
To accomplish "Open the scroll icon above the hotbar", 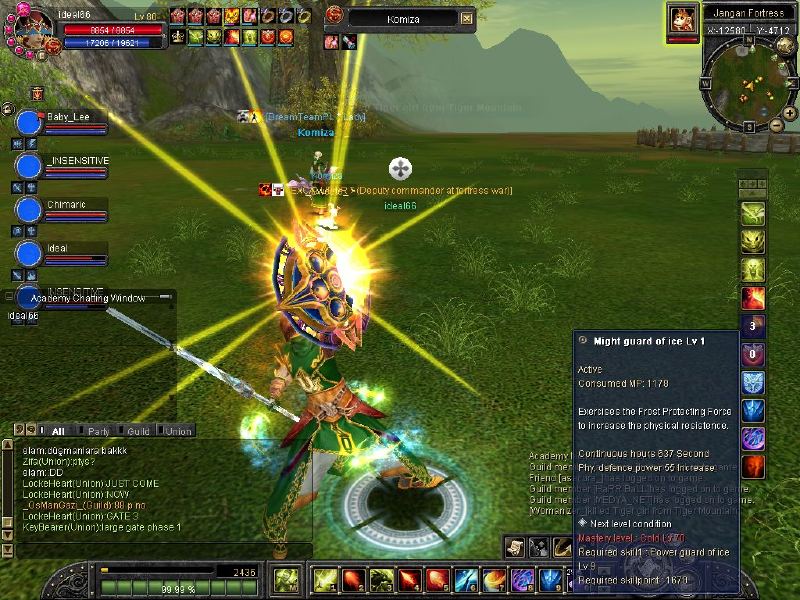I will point(514,546).
